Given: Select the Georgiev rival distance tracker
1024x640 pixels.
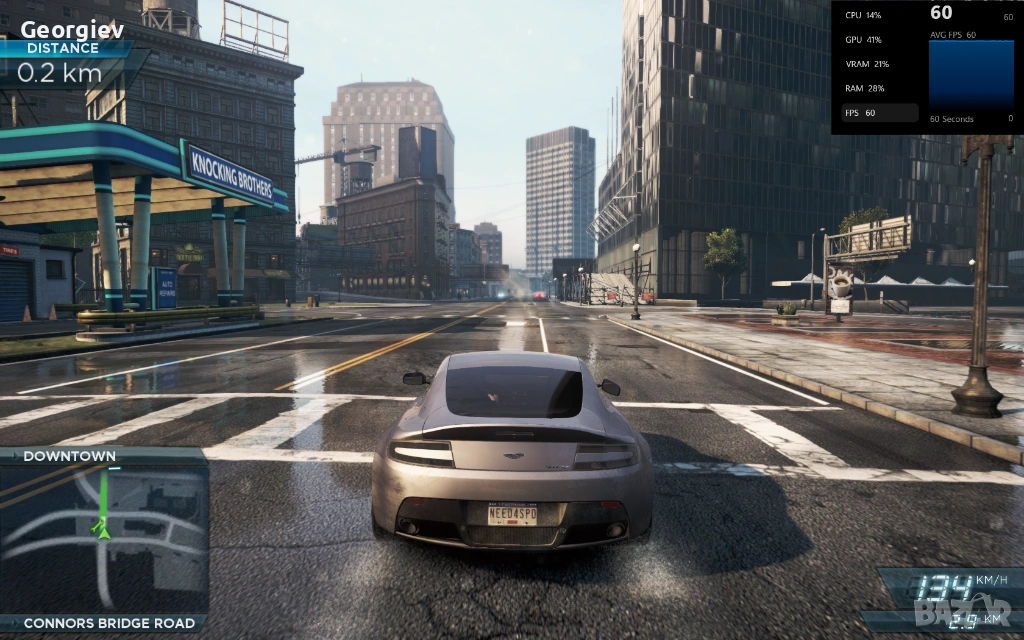Looking at the screenshot, I should pyautogui.click(x=70, y=52).
